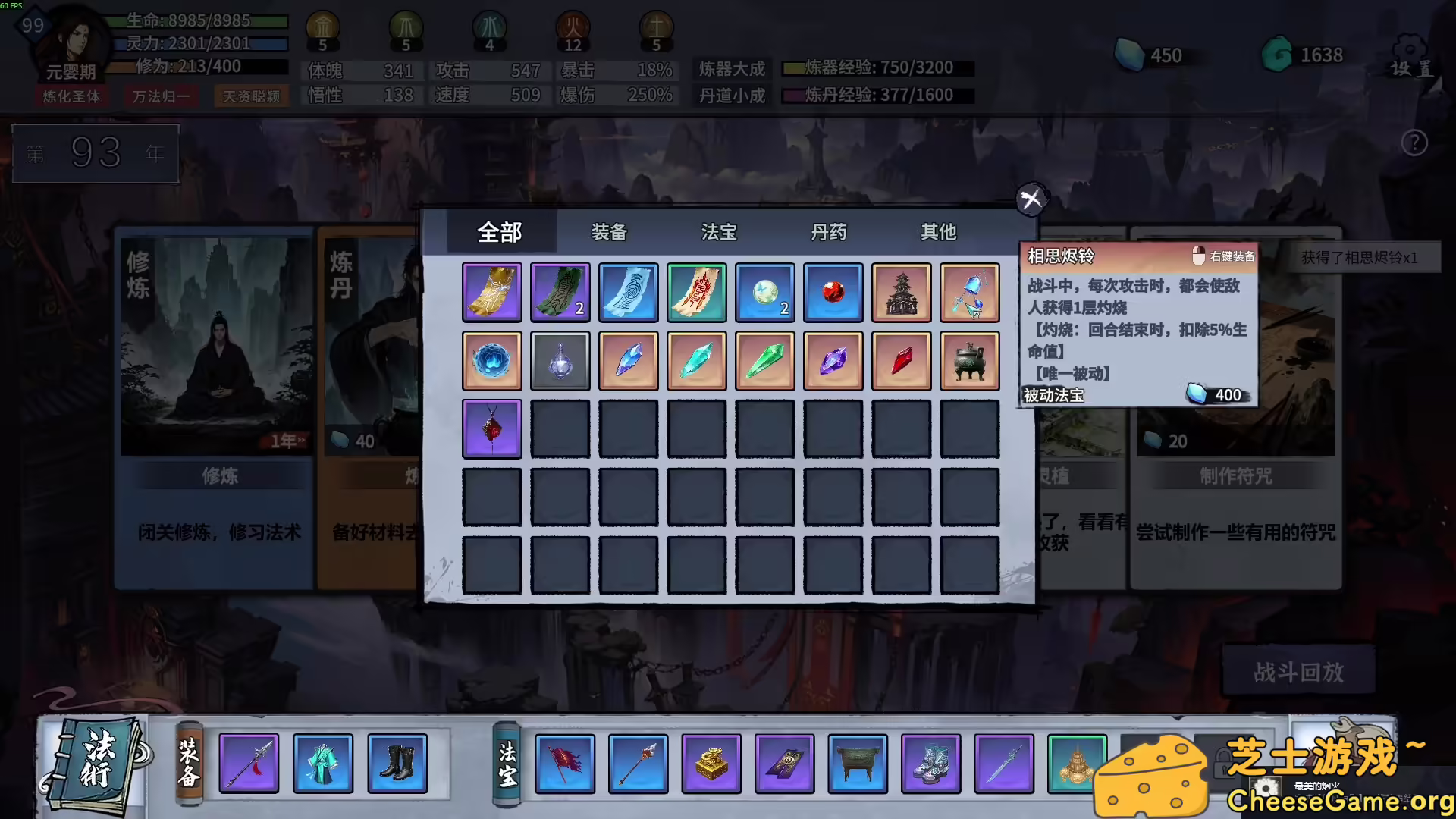
Task: Click the red pendant item in the inventory grid
Action: tap(491, 428)
